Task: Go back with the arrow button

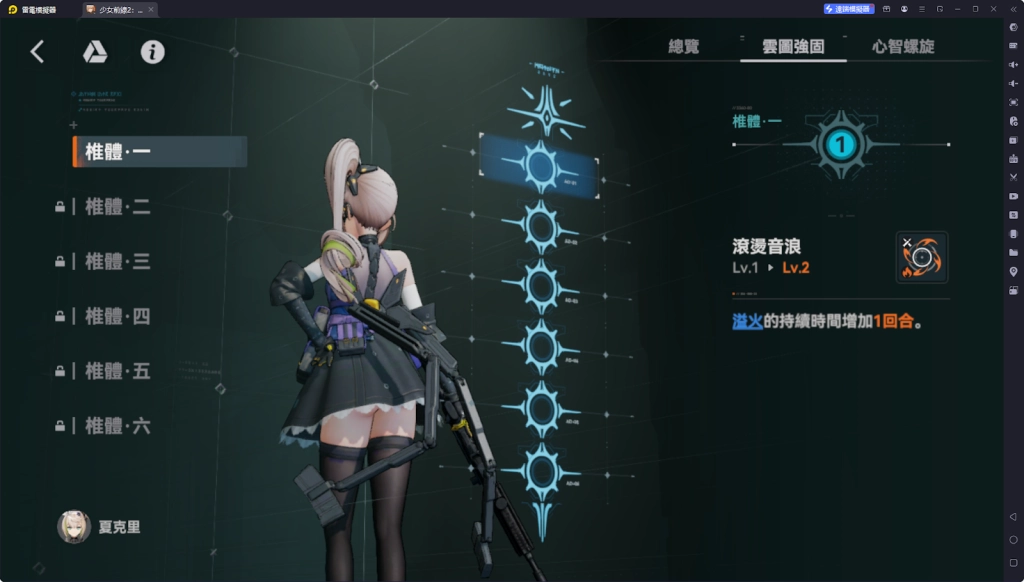Action: pos(37,52)
